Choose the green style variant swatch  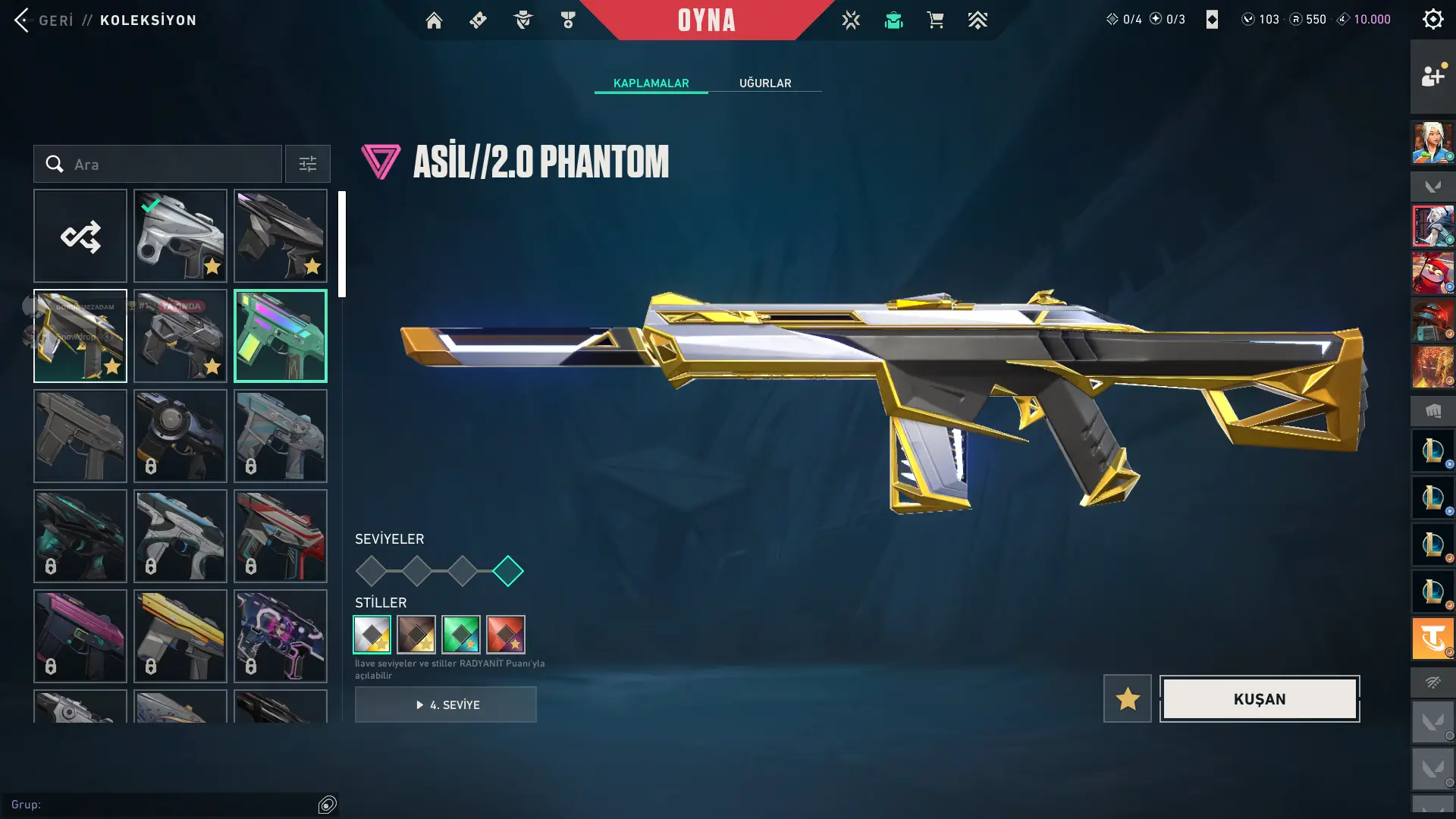(461, 634)
